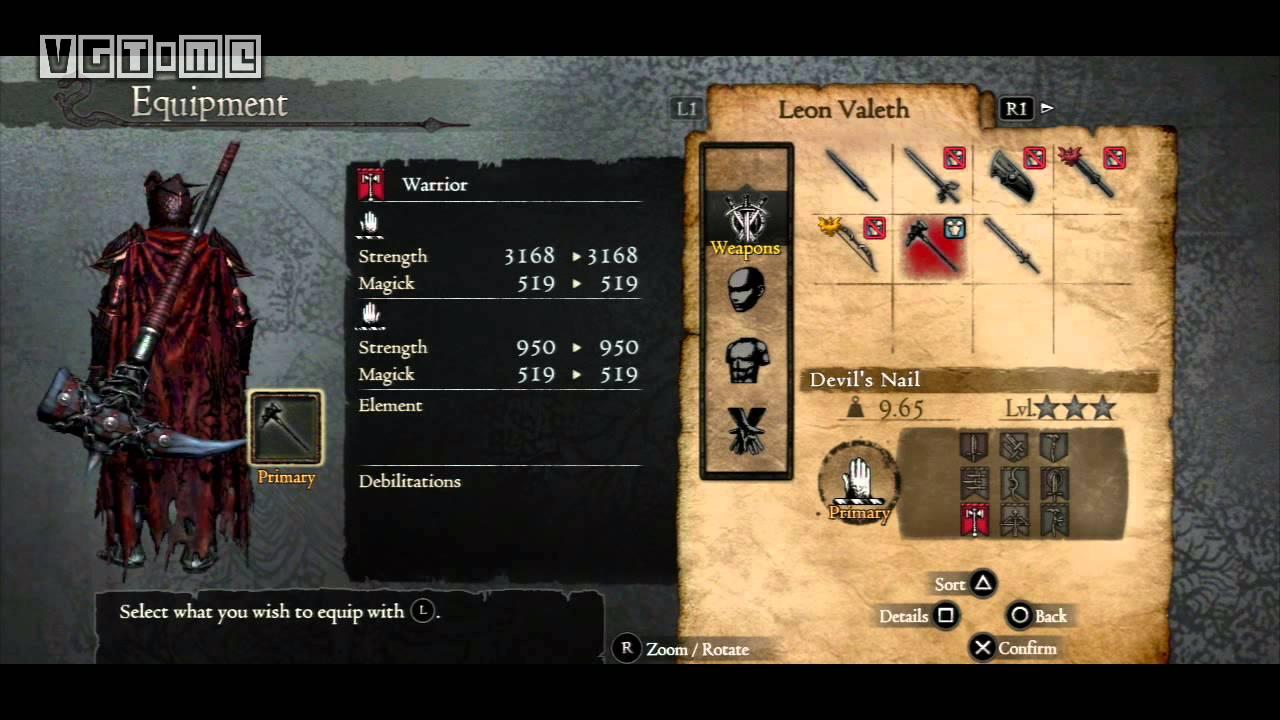The height and width of the screenshot is (720, 1280).
Task: Select the curved blade with gold emblem
Action: point(852,245)
